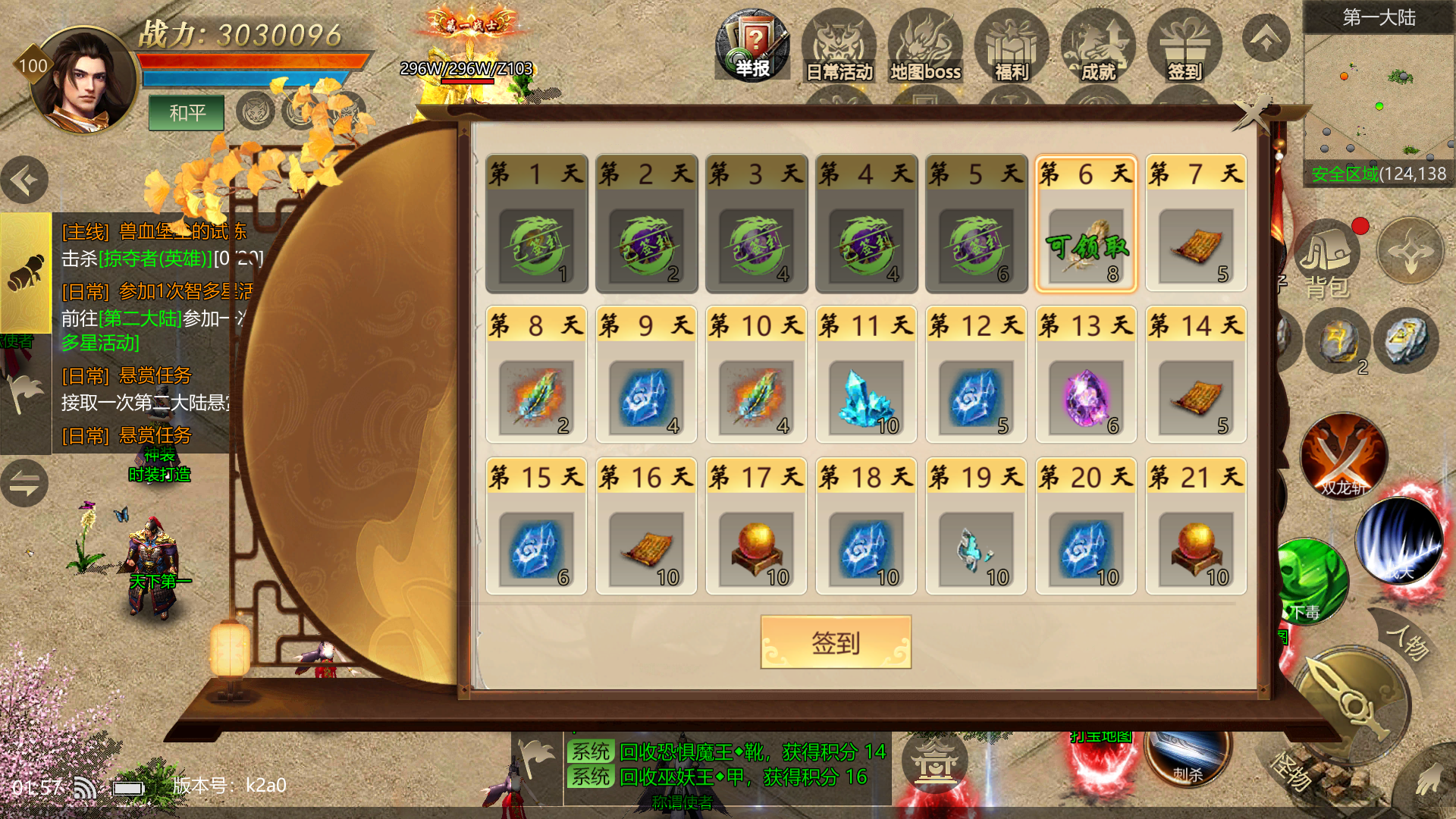Close the sign-in reward panel
This screenshot has width=1456, height=819.
point(1253,115)
